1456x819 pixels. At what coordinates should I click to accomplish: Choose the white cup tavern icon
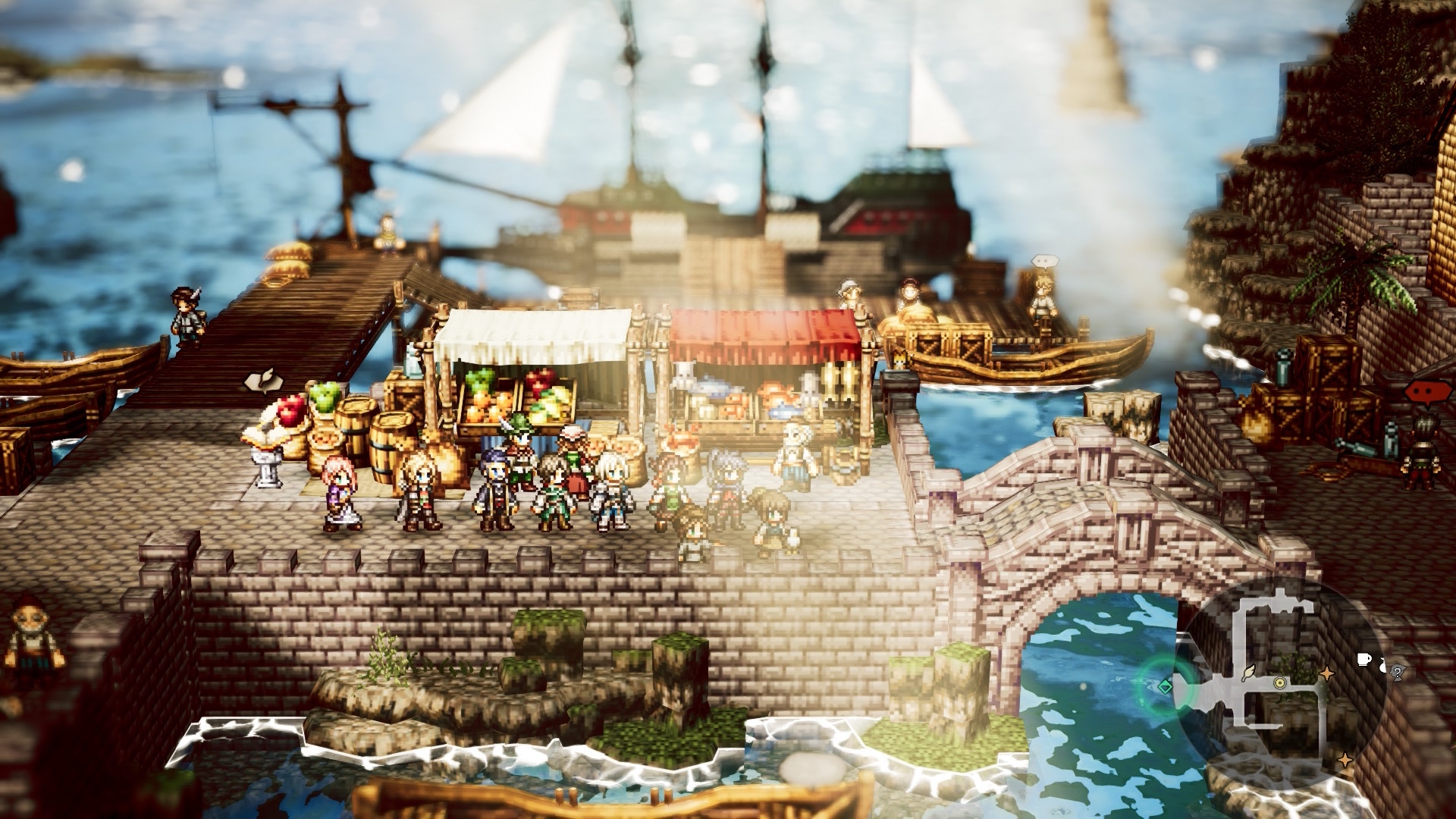coord(1364,658)
